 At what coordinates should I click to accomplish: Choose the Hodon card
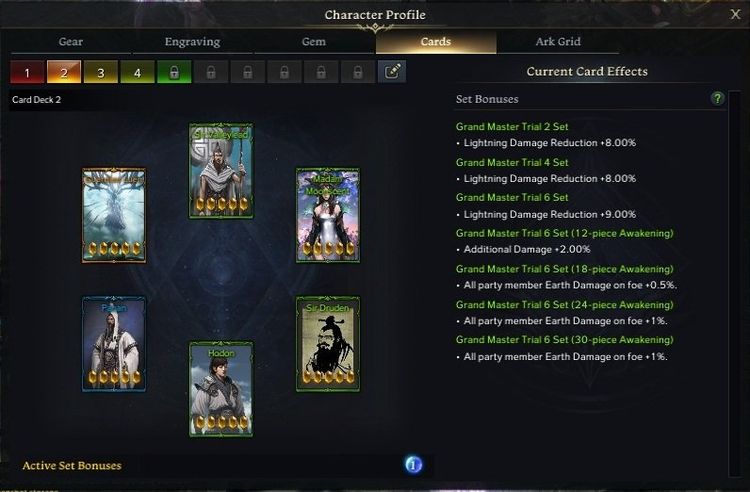221,389
